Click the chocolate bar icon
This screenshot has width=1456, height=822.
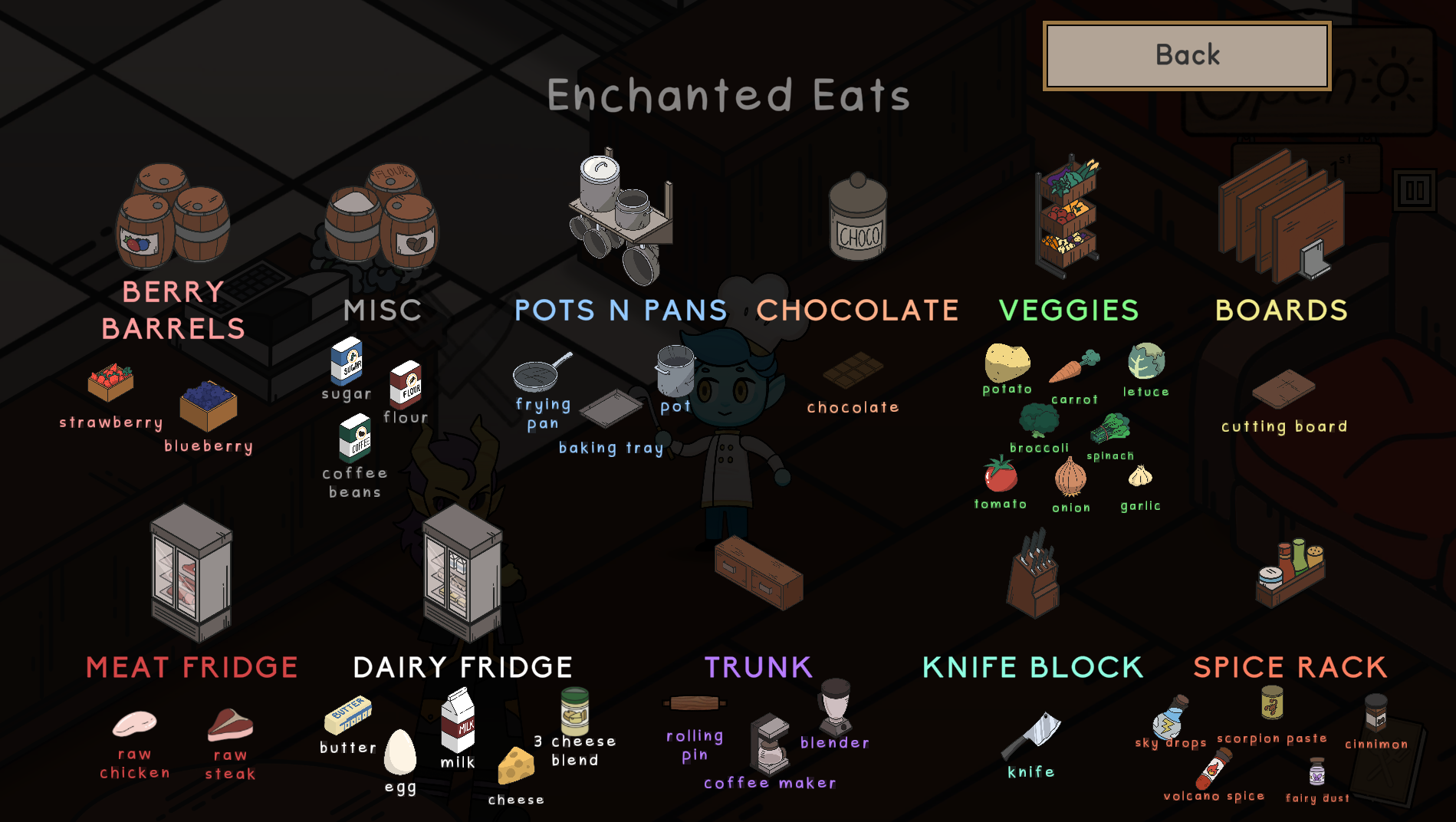tap(853, 370)
